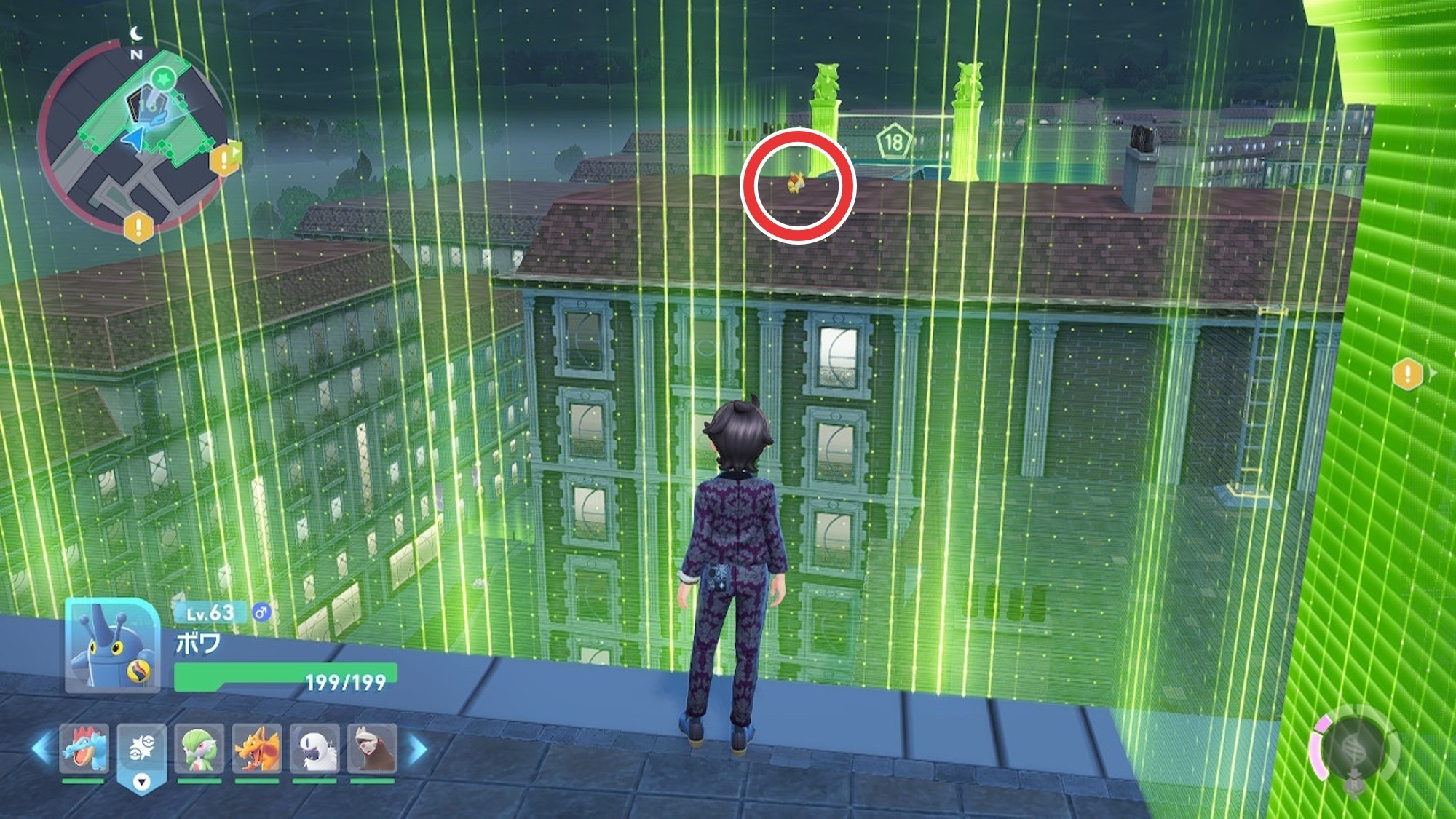
Task: Click the left arrow of the party bar
Action: coord(41,748)
